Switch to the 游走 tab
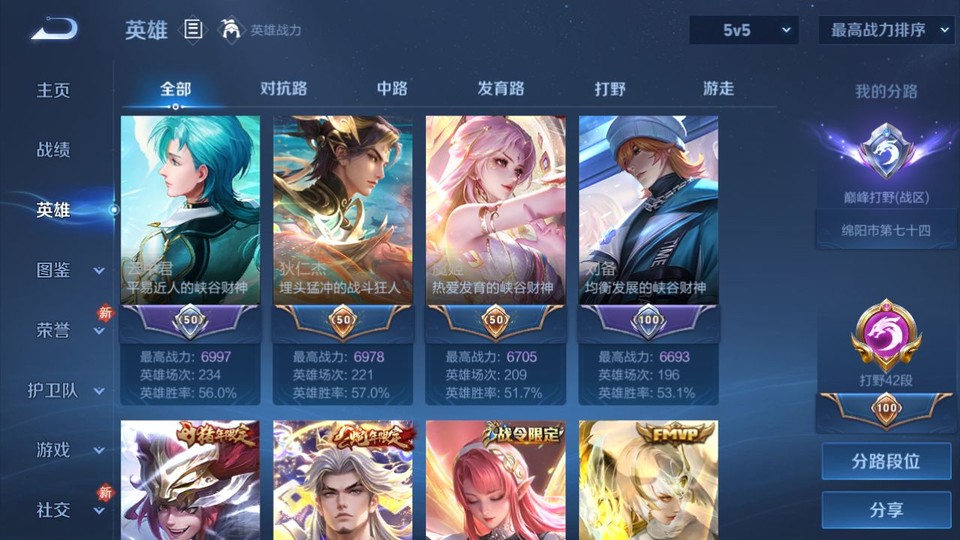 click(718, 88)
